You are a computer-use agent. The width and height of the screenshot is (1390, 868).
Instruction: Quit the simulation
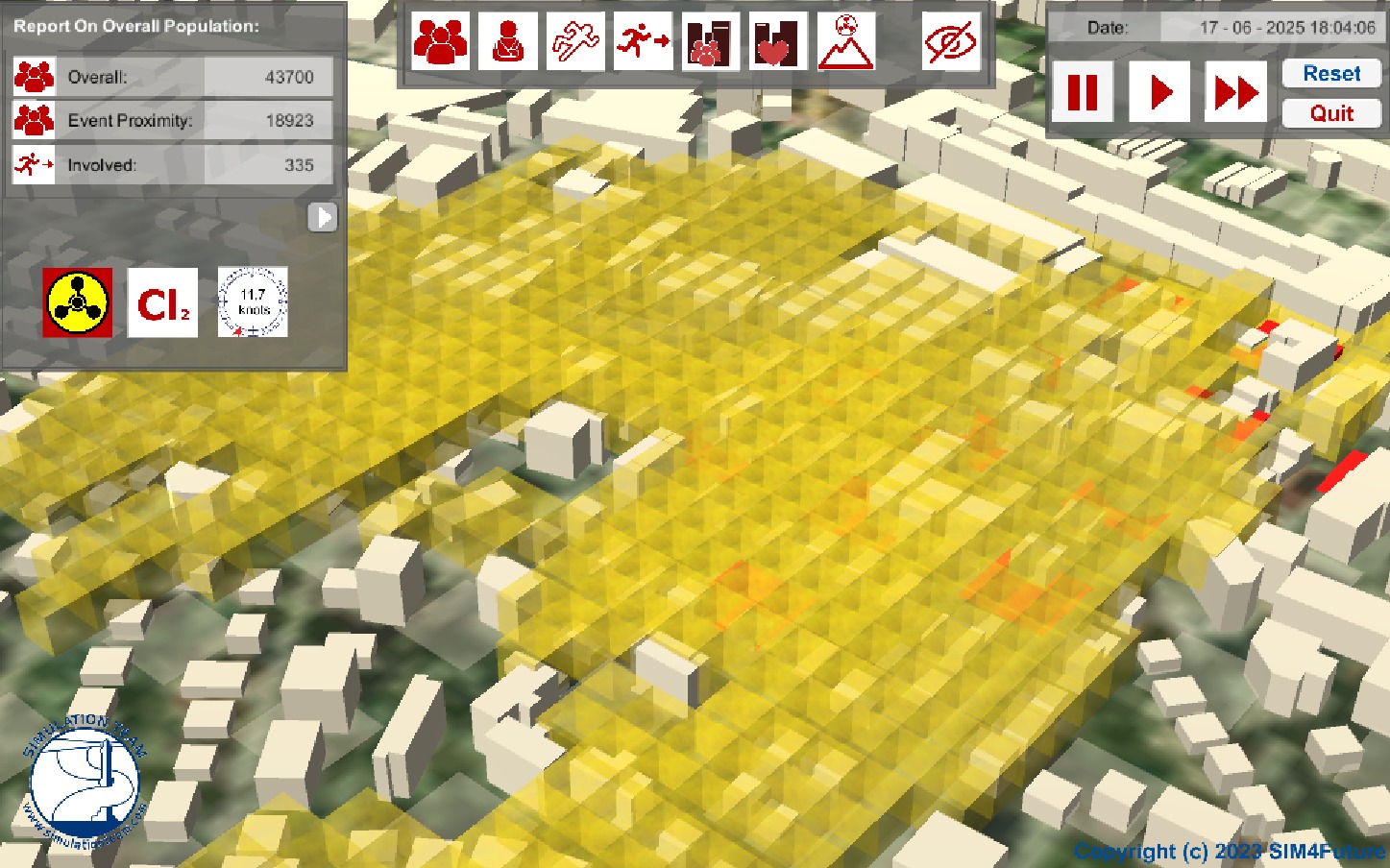(x=1330, y=113)
